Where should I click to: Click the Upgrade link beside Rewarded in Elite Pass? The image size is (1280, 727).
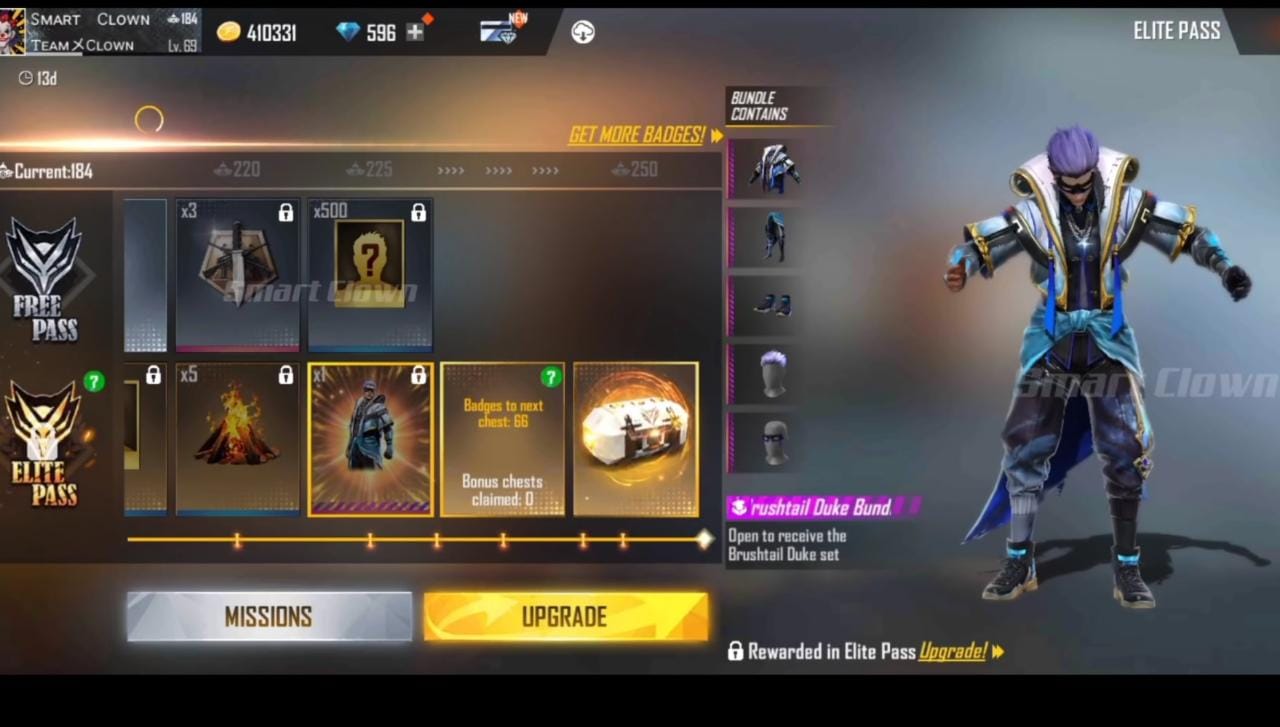click(x=952, y=652)
